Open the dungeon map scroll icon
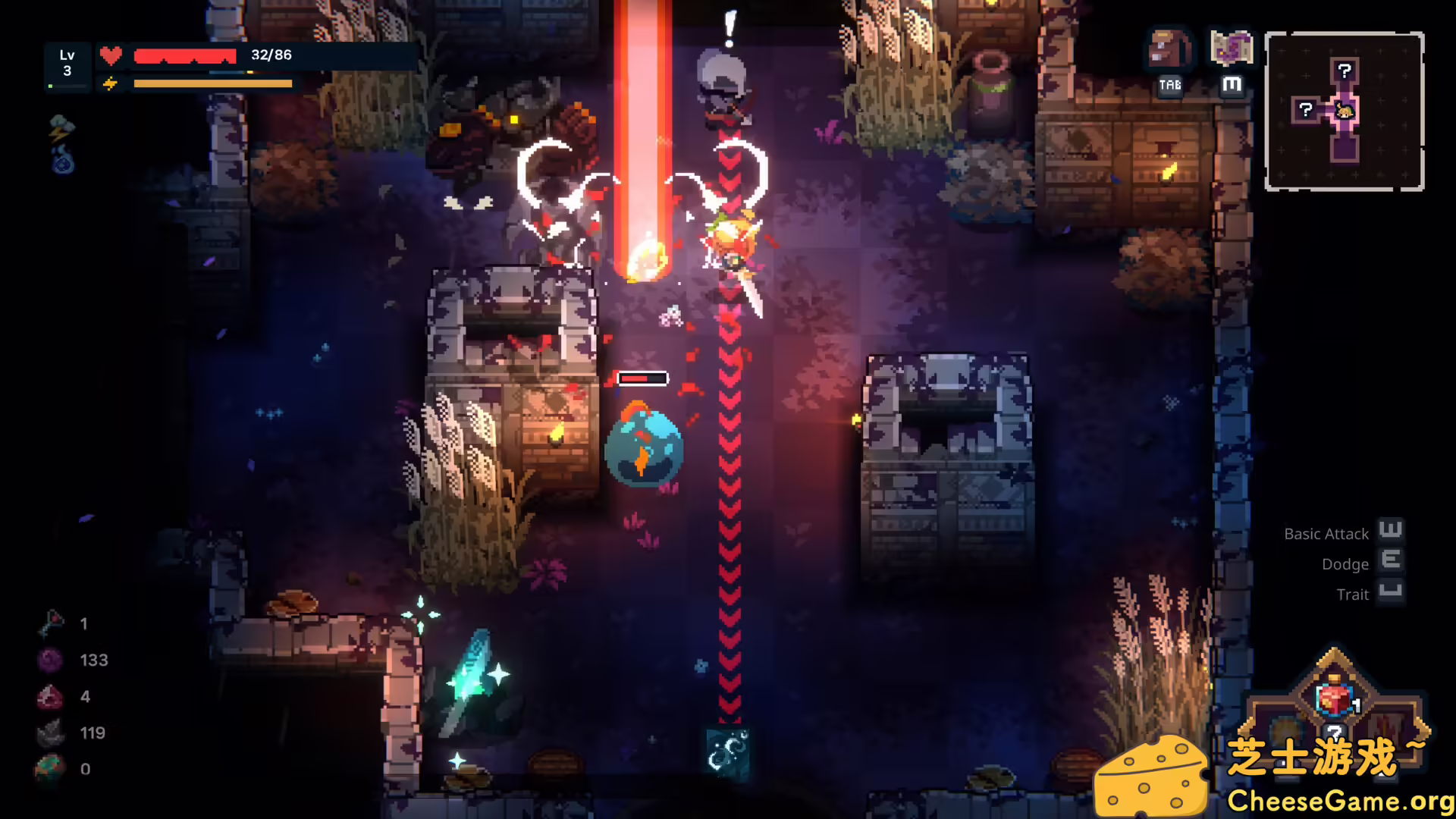 1231,49
